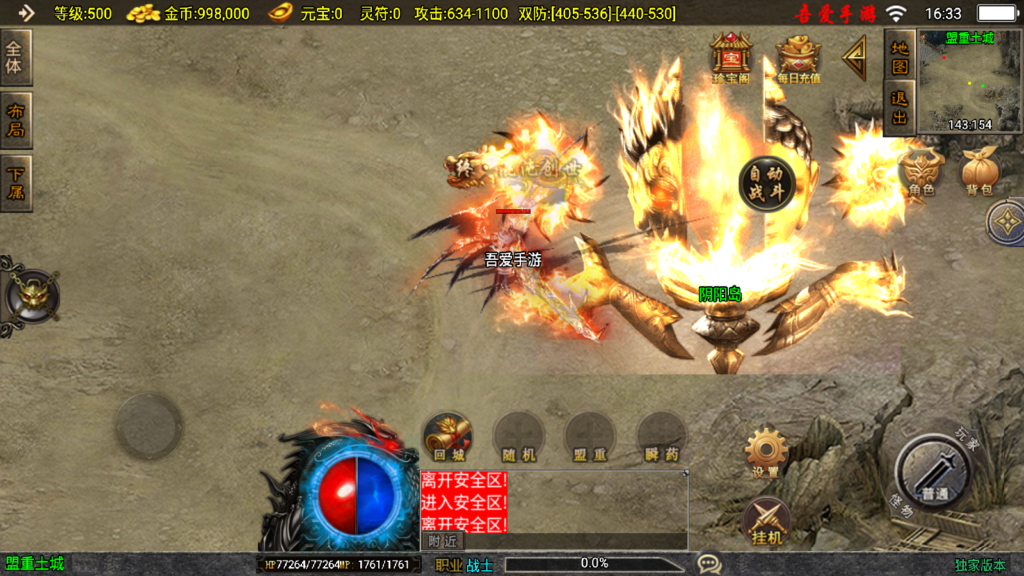
Task: Open the 设置 gear settings
Action: (x=767, y=453)
